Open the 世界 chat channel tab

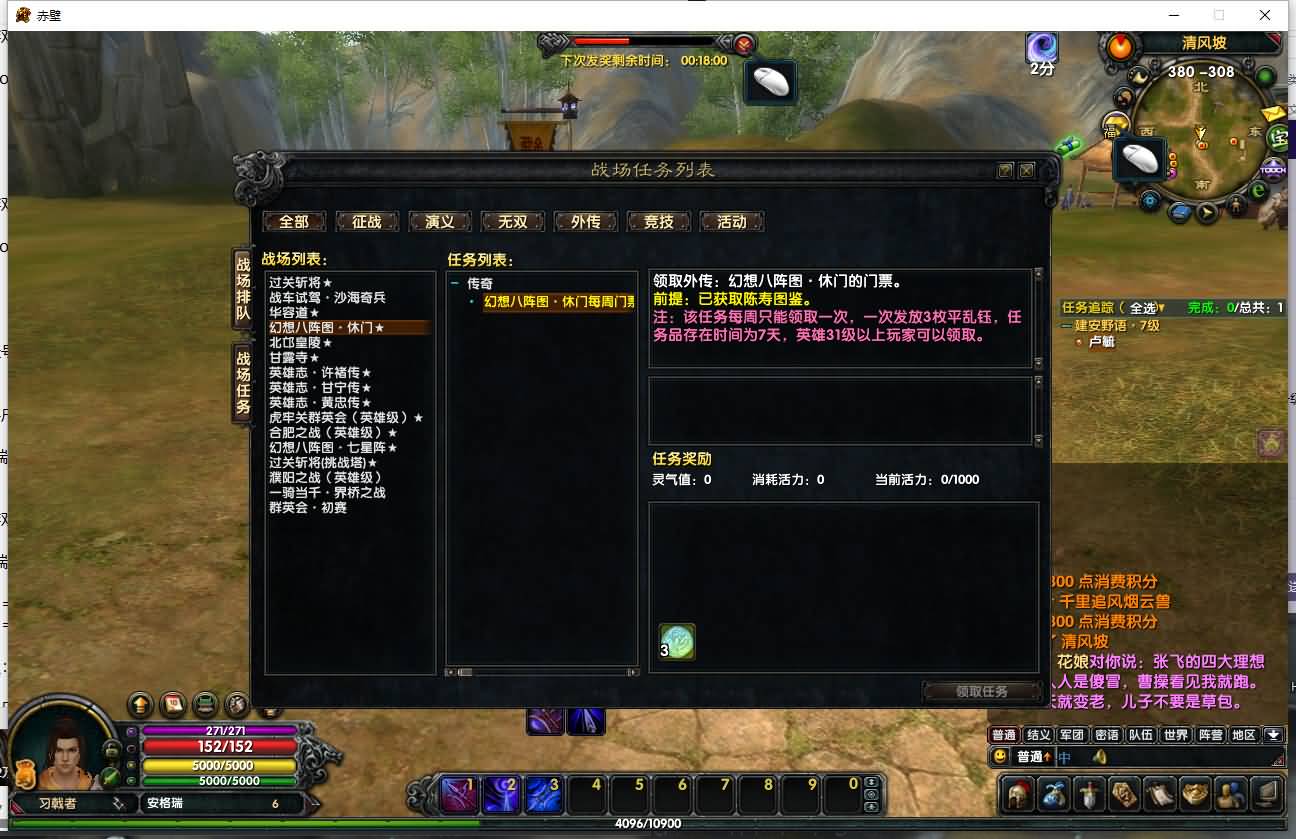1176,735
